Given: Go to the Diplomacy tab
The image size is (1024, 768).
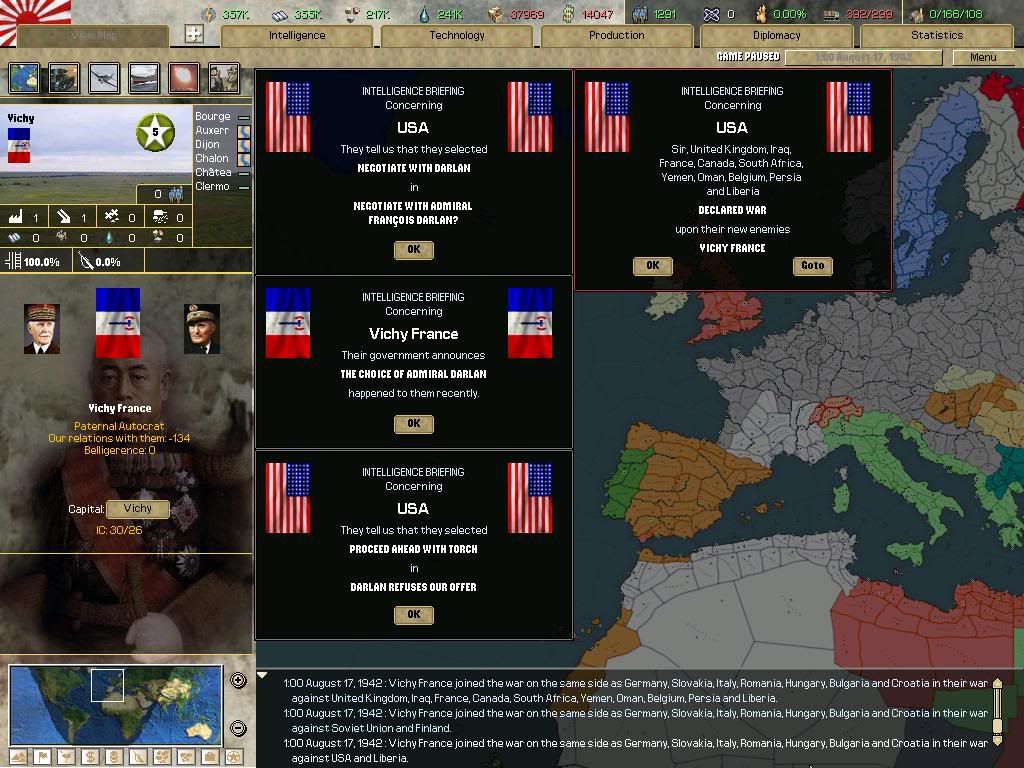Looking at the screenshot, I should (776, 36).
